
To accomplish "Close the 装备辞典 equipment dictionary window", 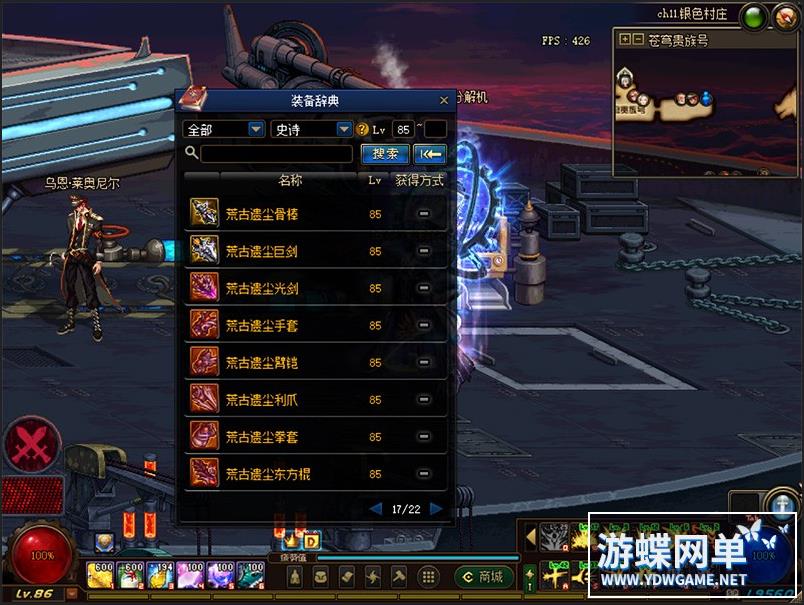I will point(444,100).
